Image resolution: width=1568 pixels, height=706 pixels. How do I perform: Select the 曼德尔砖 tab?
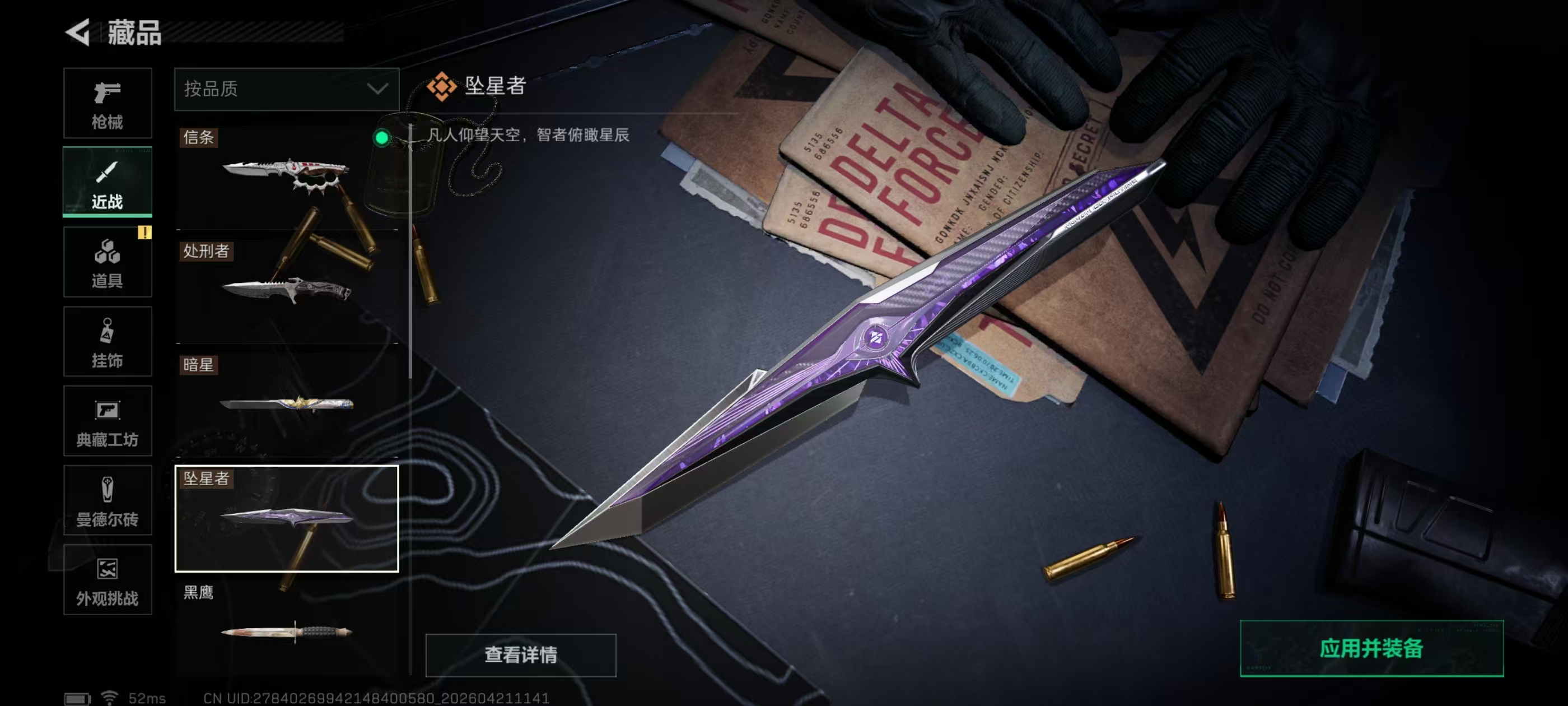coord(107,501)
